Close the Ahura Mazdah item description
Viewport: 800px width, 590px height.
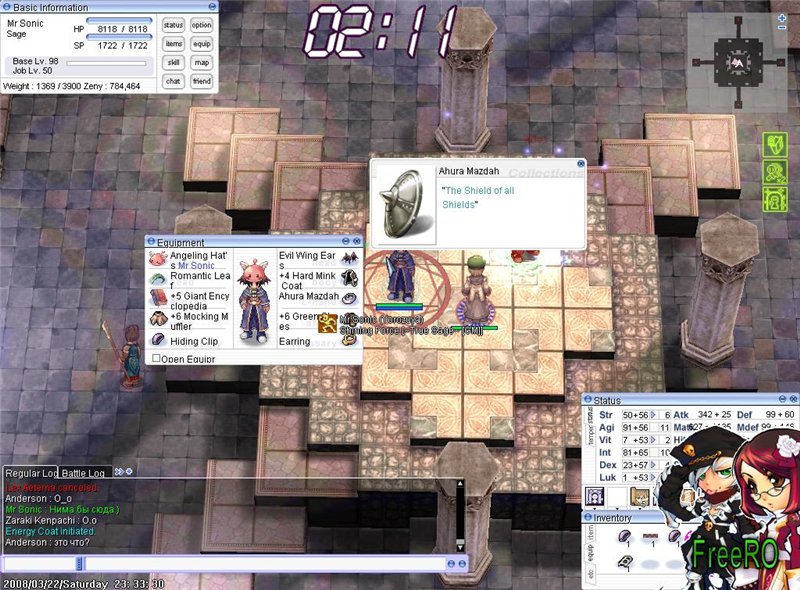click(580, 163)
